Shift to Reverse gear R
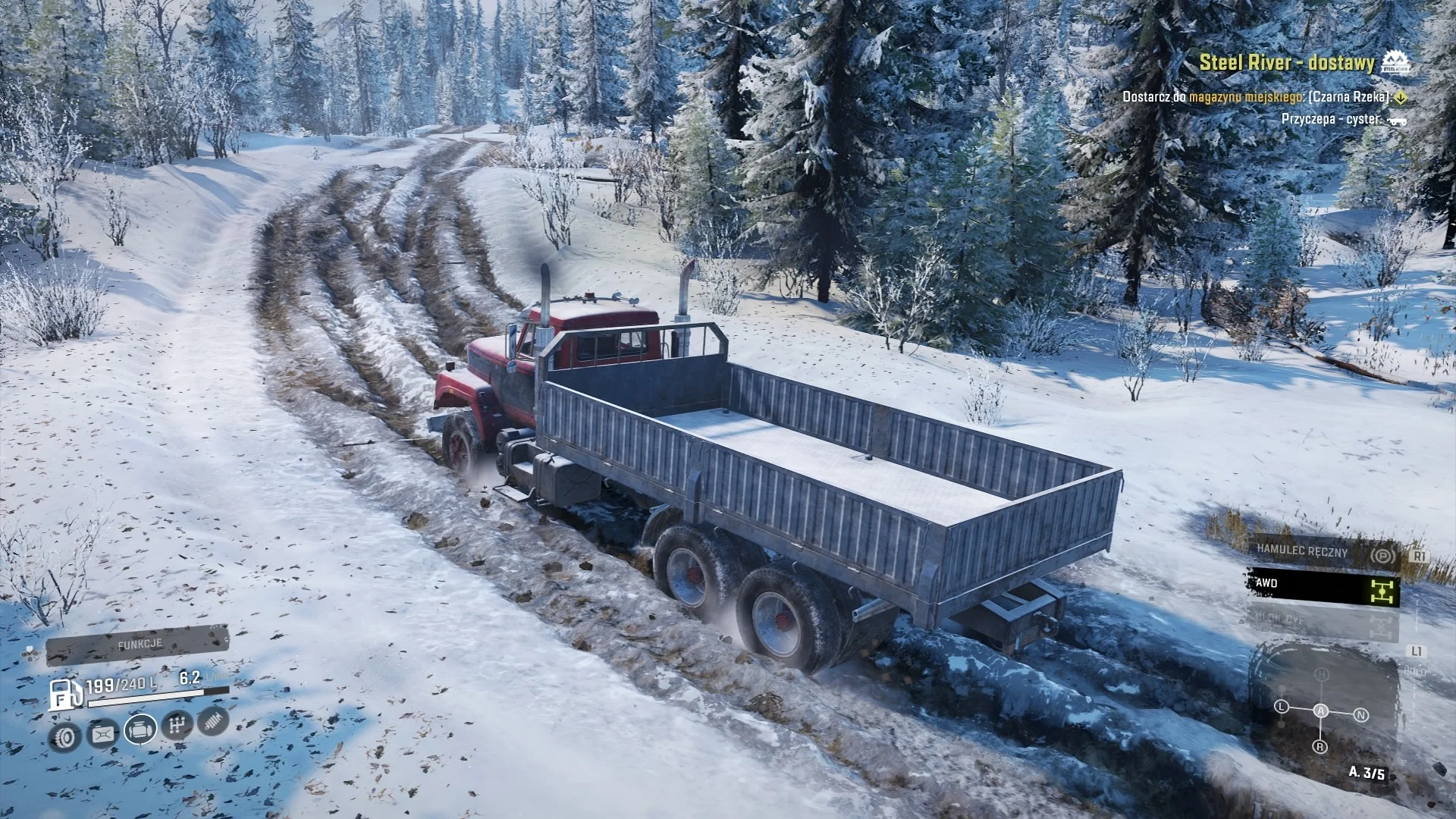Image resolution: width=1456 pixels, height=819 pixels. click(1321, 747)
